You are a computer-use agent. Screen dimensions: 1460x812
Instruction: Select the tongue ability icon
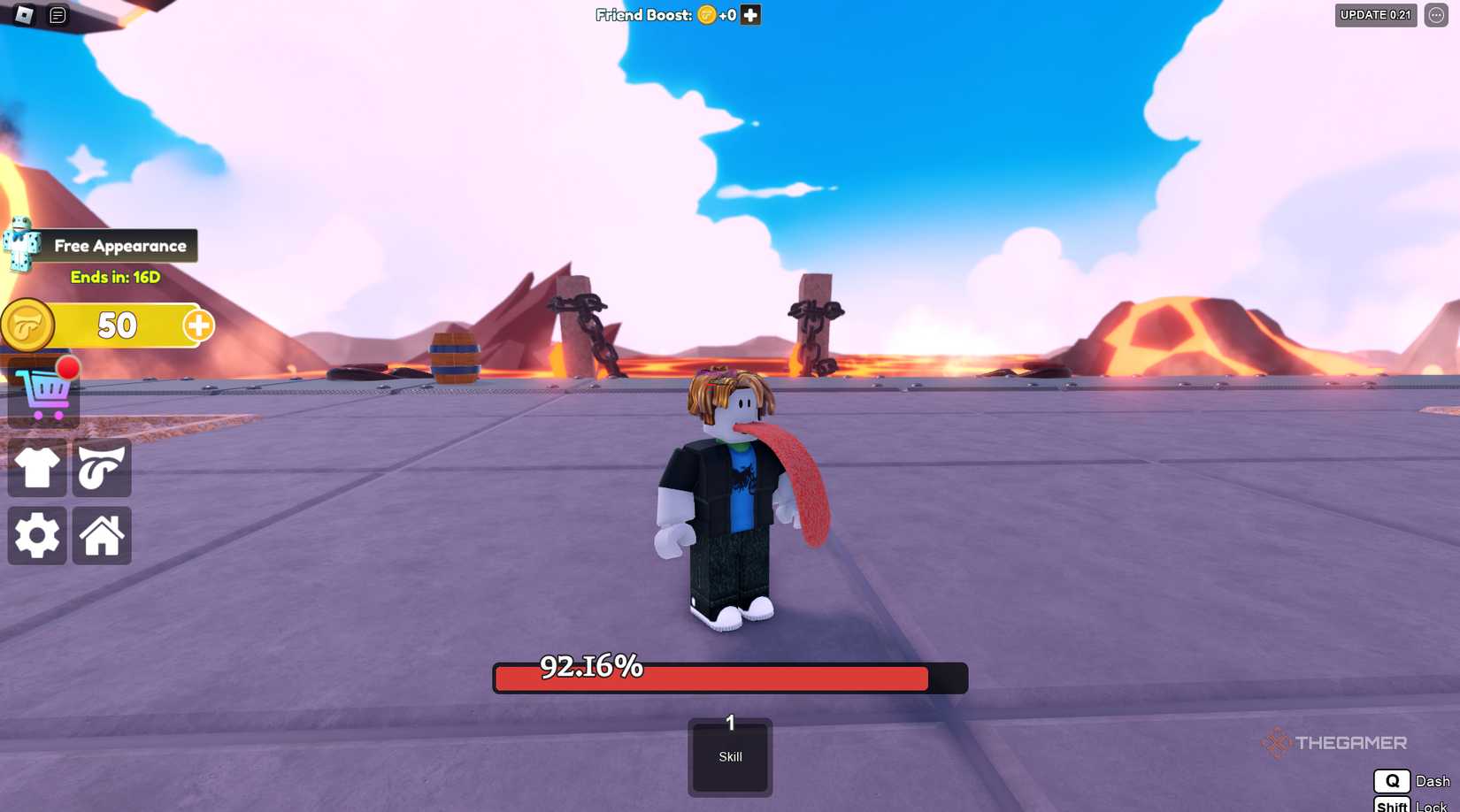[101, 469]
